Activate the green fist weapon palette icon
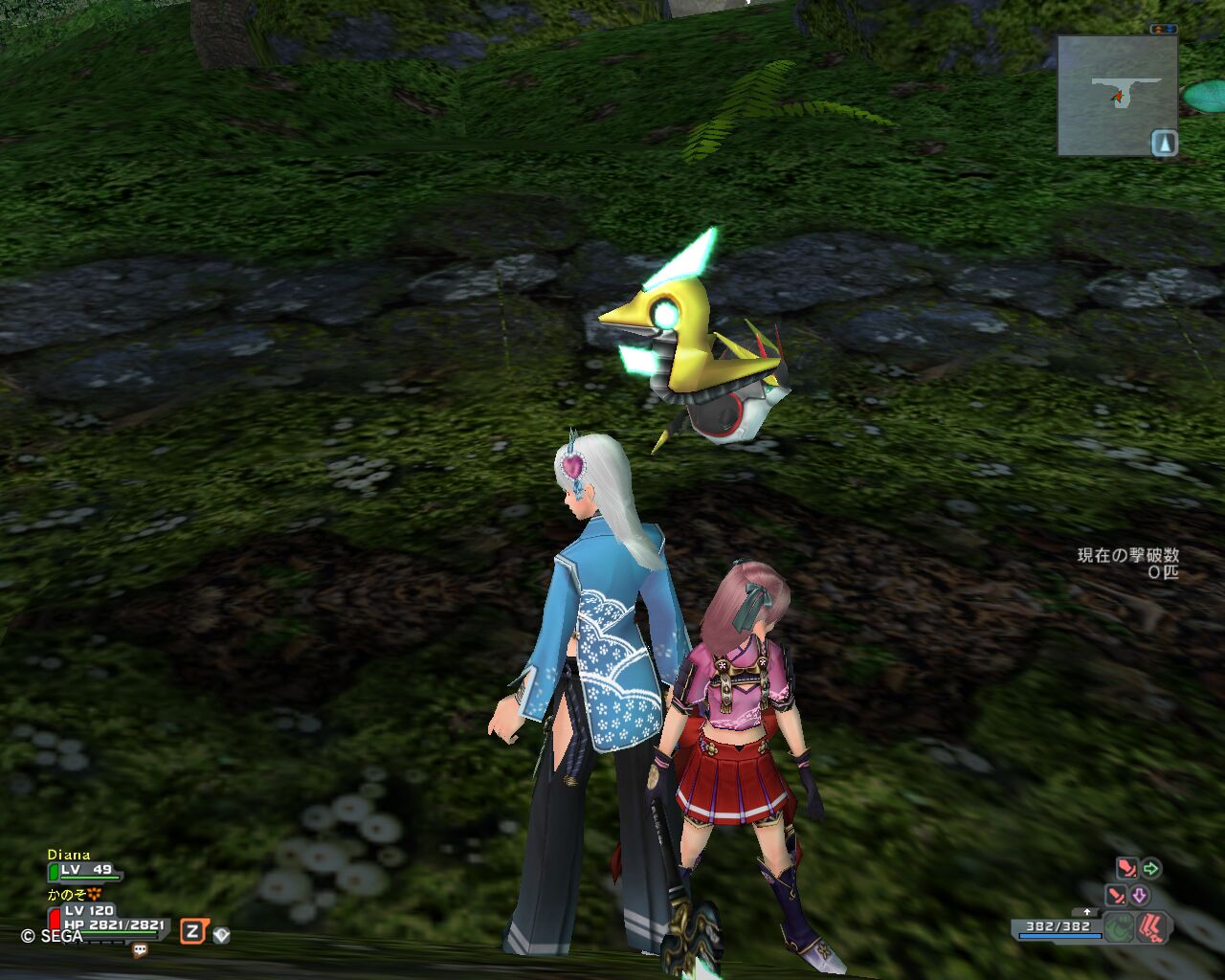 [1119, 927]
